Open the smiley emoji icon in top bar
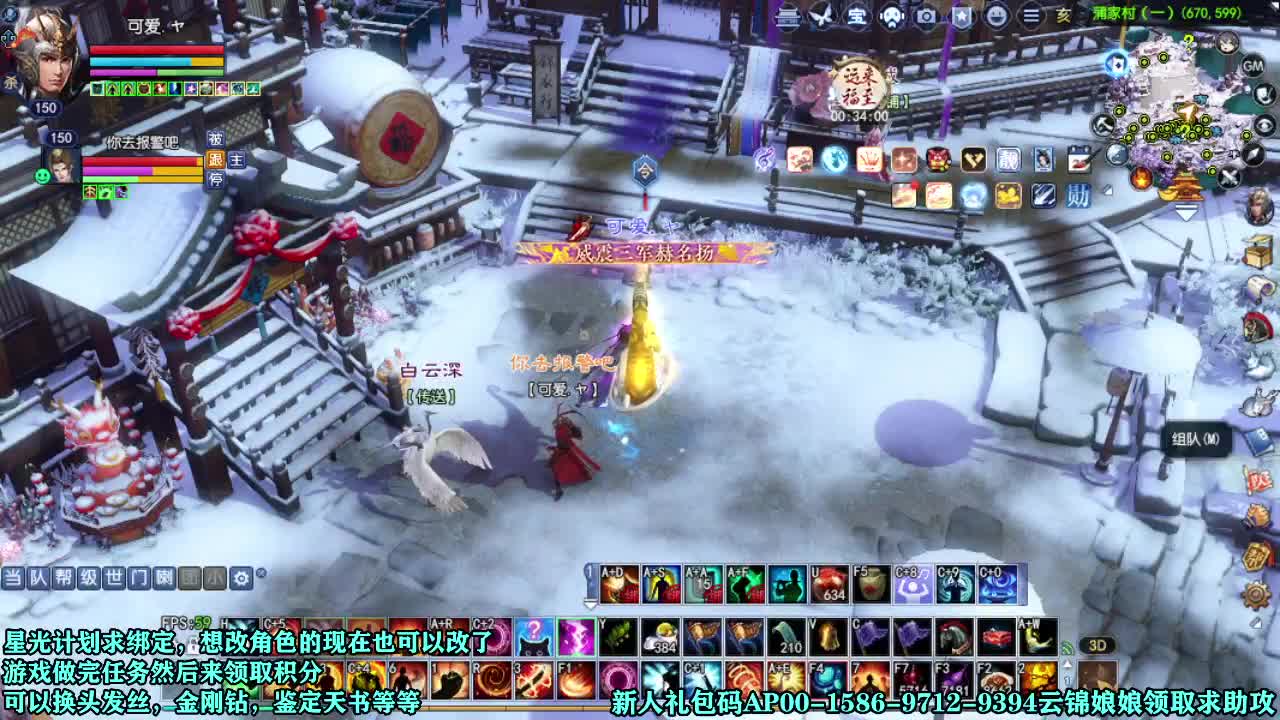Viewport: 1280px width, 720px height. (x=998, y=17)
